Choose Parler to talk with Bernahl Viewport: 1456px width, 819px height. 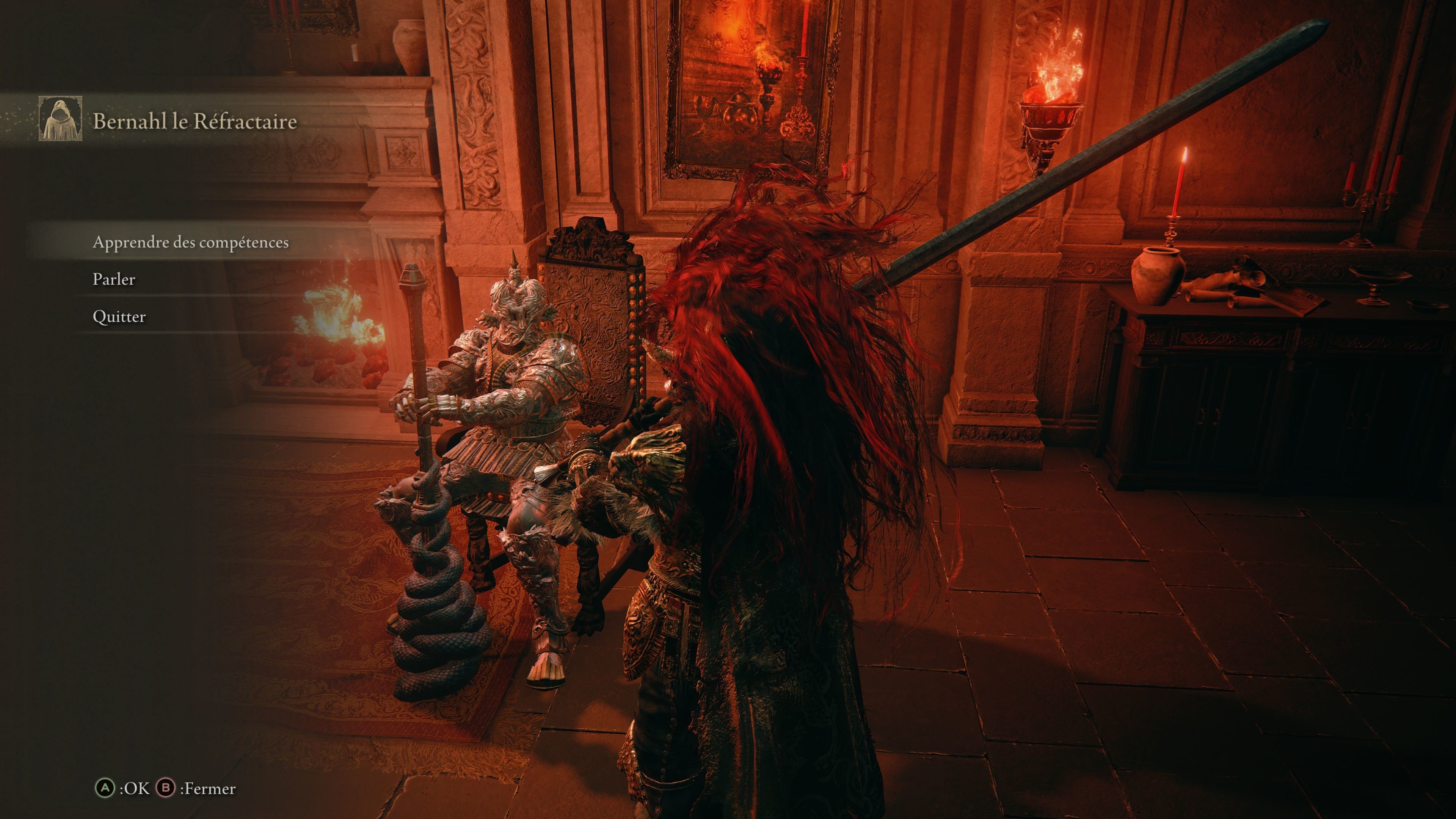(114, 279)
